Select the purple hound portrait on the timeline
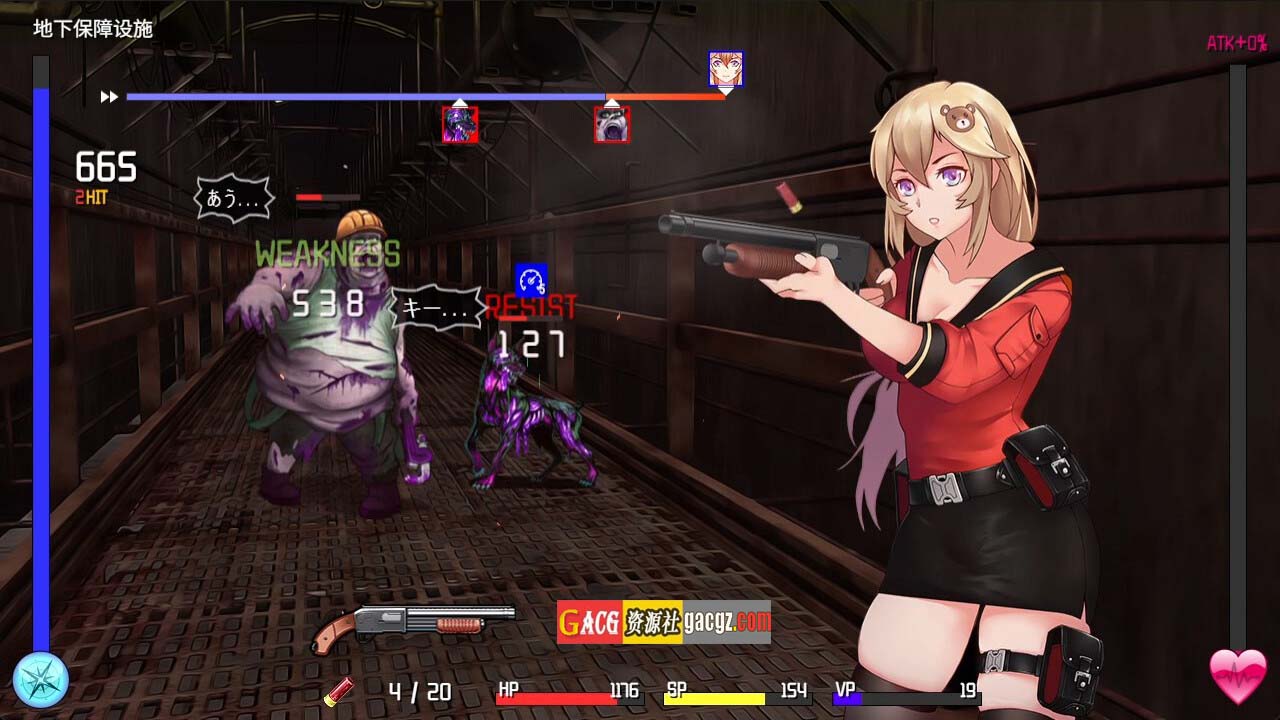This screenshot has height=720, width=1280. pyautogui.click(x=460, y=125)
